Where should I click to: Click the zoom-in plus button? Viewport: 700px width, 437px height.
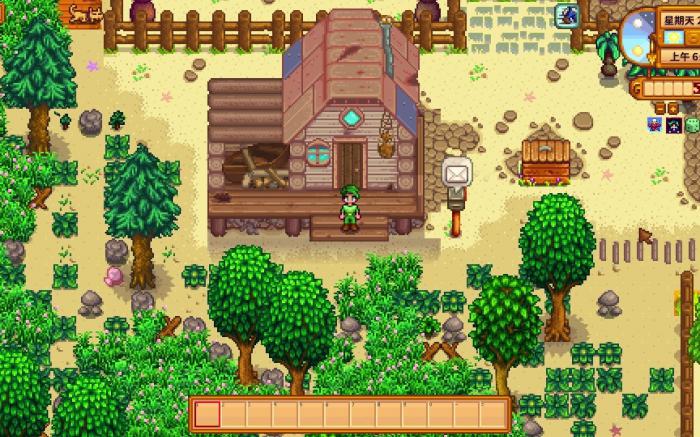pos(673,109)
